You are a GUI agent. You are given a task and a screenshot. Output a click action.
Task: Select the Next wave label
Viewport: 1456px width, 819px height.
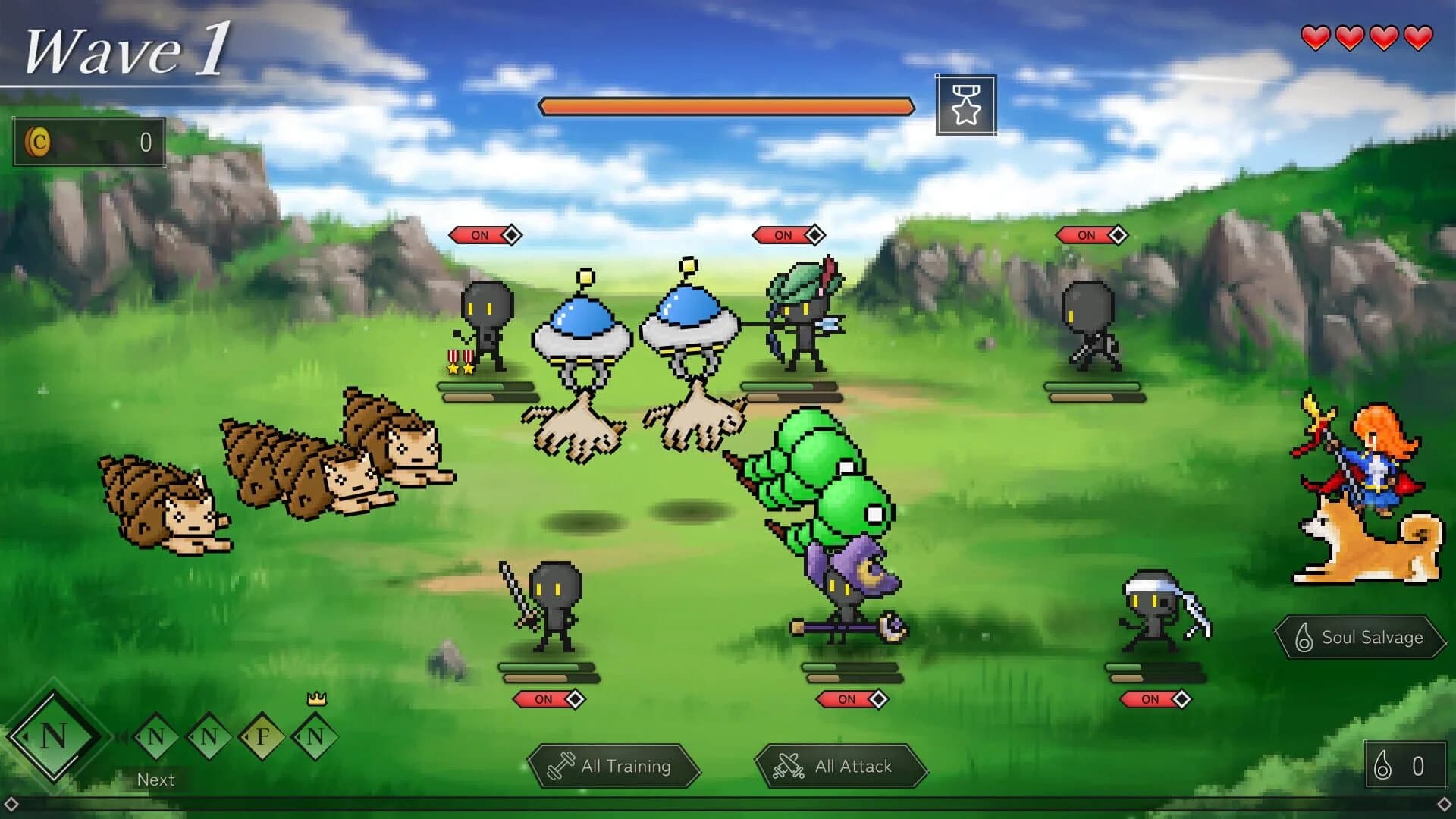point(155,779)
